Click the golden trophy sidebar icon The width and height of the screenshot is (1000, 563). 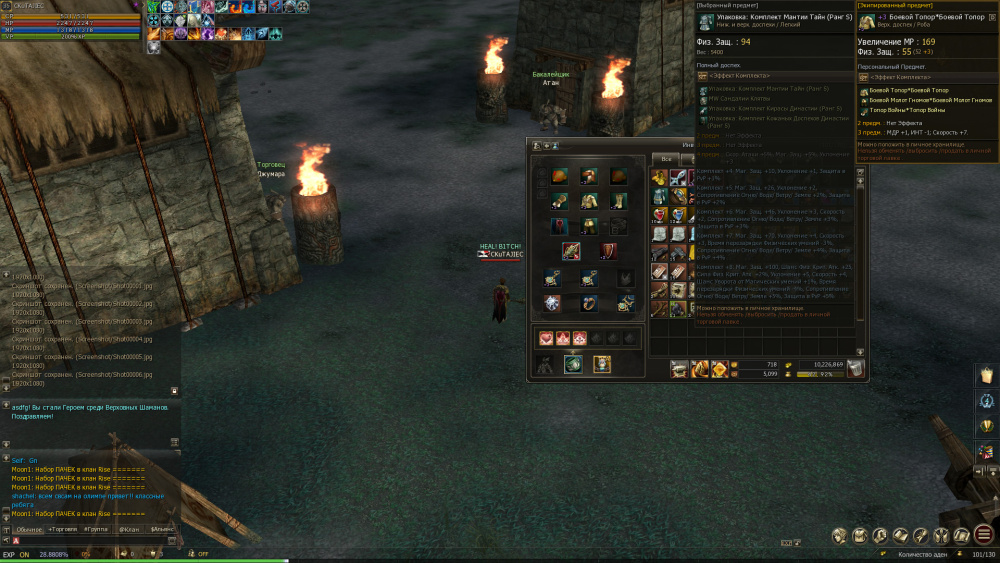coord(985,426)
